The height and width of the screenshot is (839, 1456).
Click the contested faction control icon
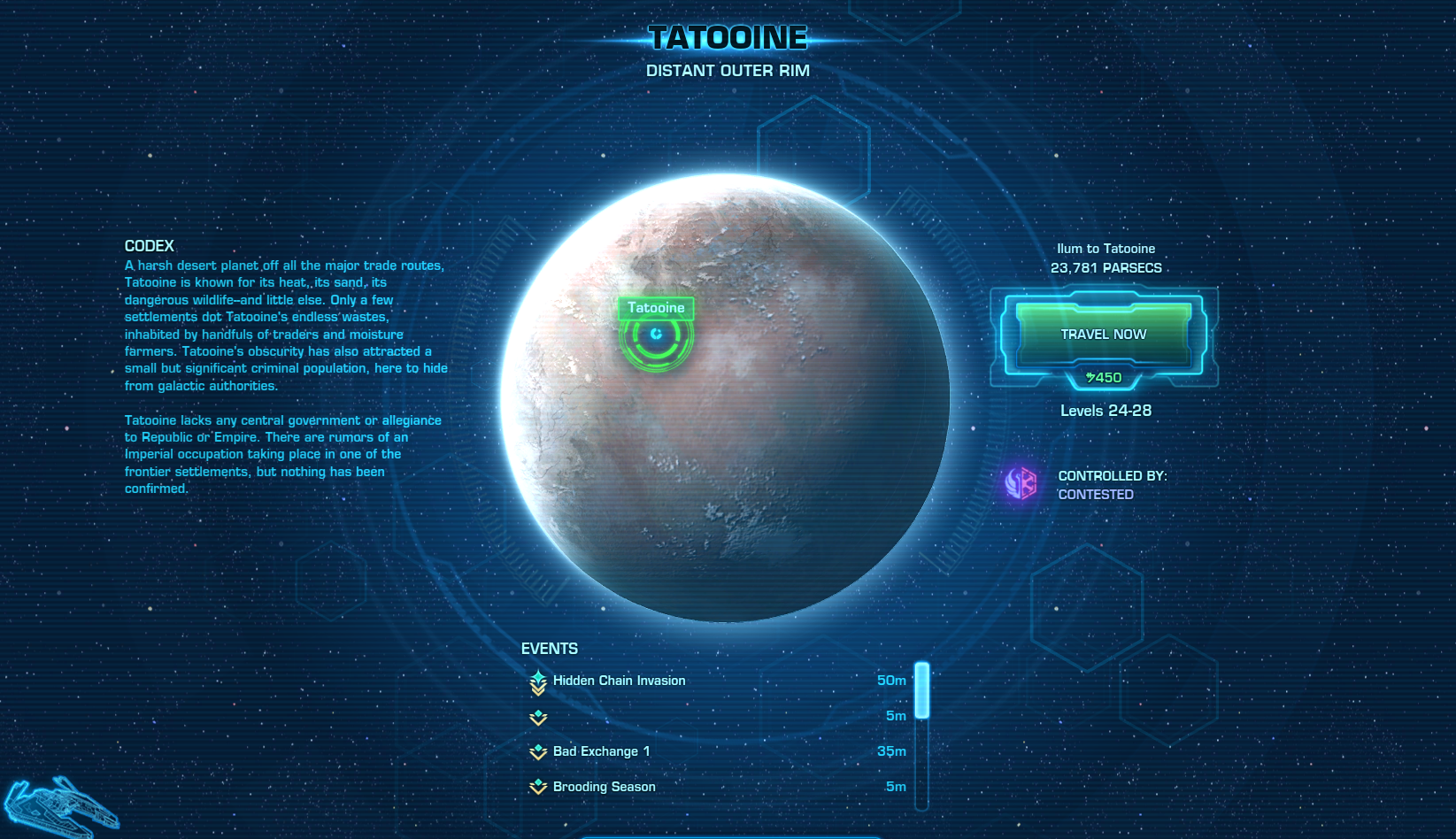(x=1021, y=484)
